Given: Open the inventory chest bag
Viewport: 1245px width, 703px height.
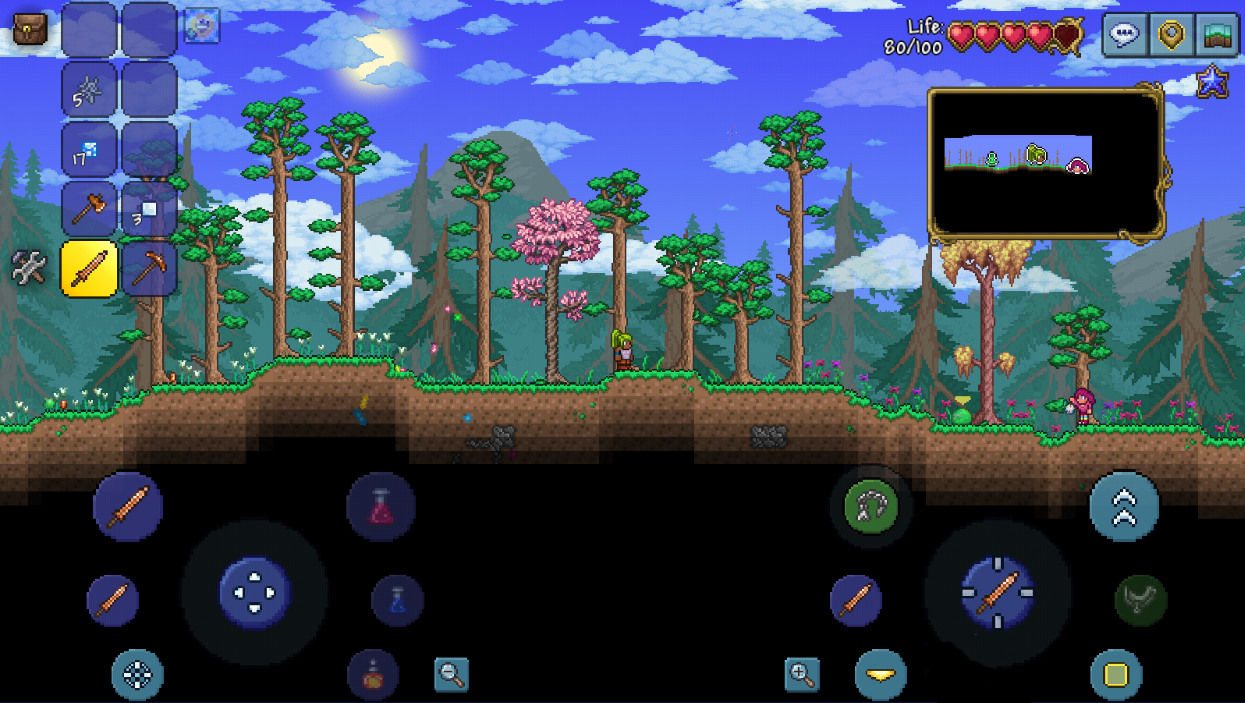Looking at the screenshot, I should point(29,29).
